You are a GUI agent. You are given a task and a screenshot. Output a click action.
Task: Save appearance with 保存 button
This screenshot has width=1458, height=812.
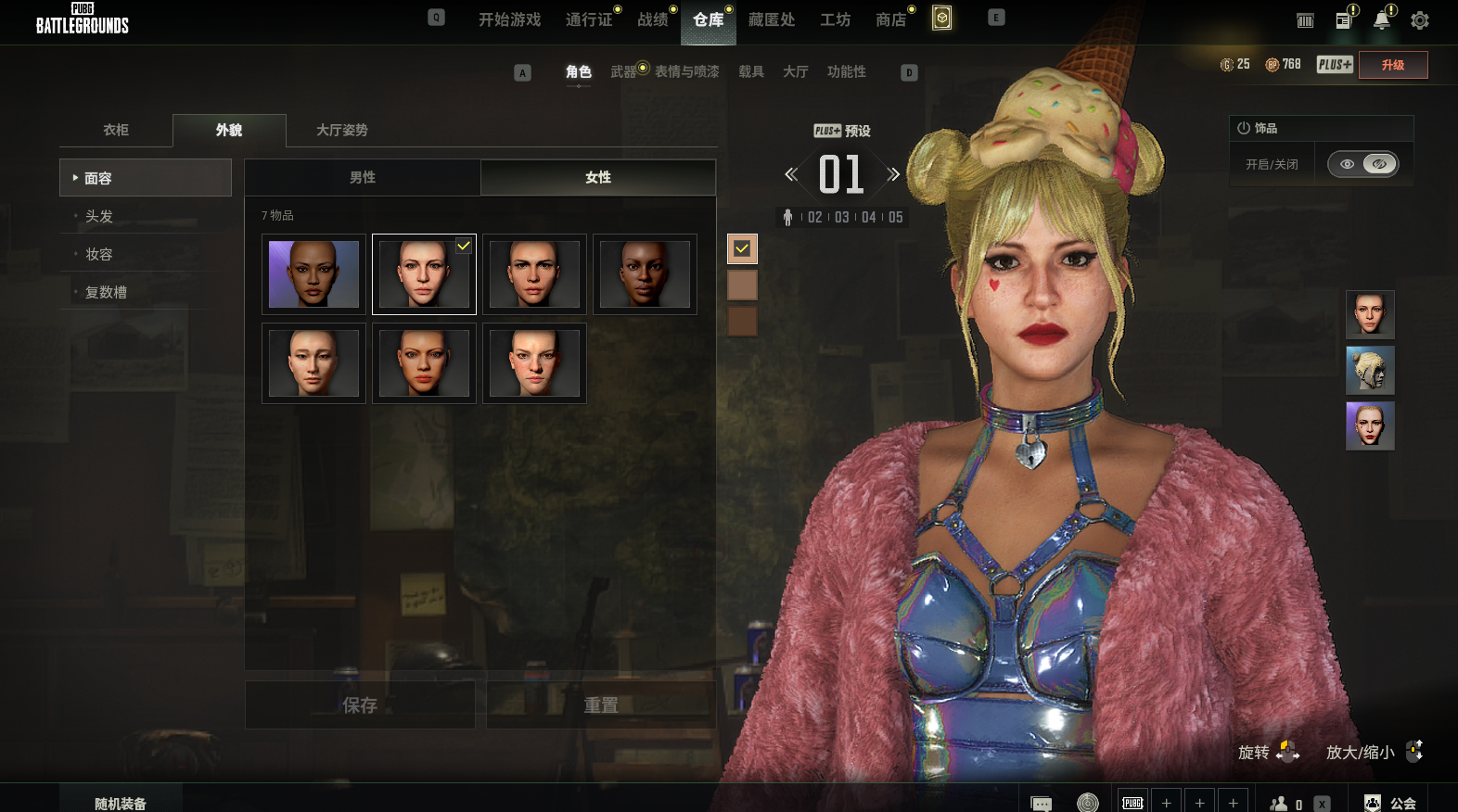360,705
